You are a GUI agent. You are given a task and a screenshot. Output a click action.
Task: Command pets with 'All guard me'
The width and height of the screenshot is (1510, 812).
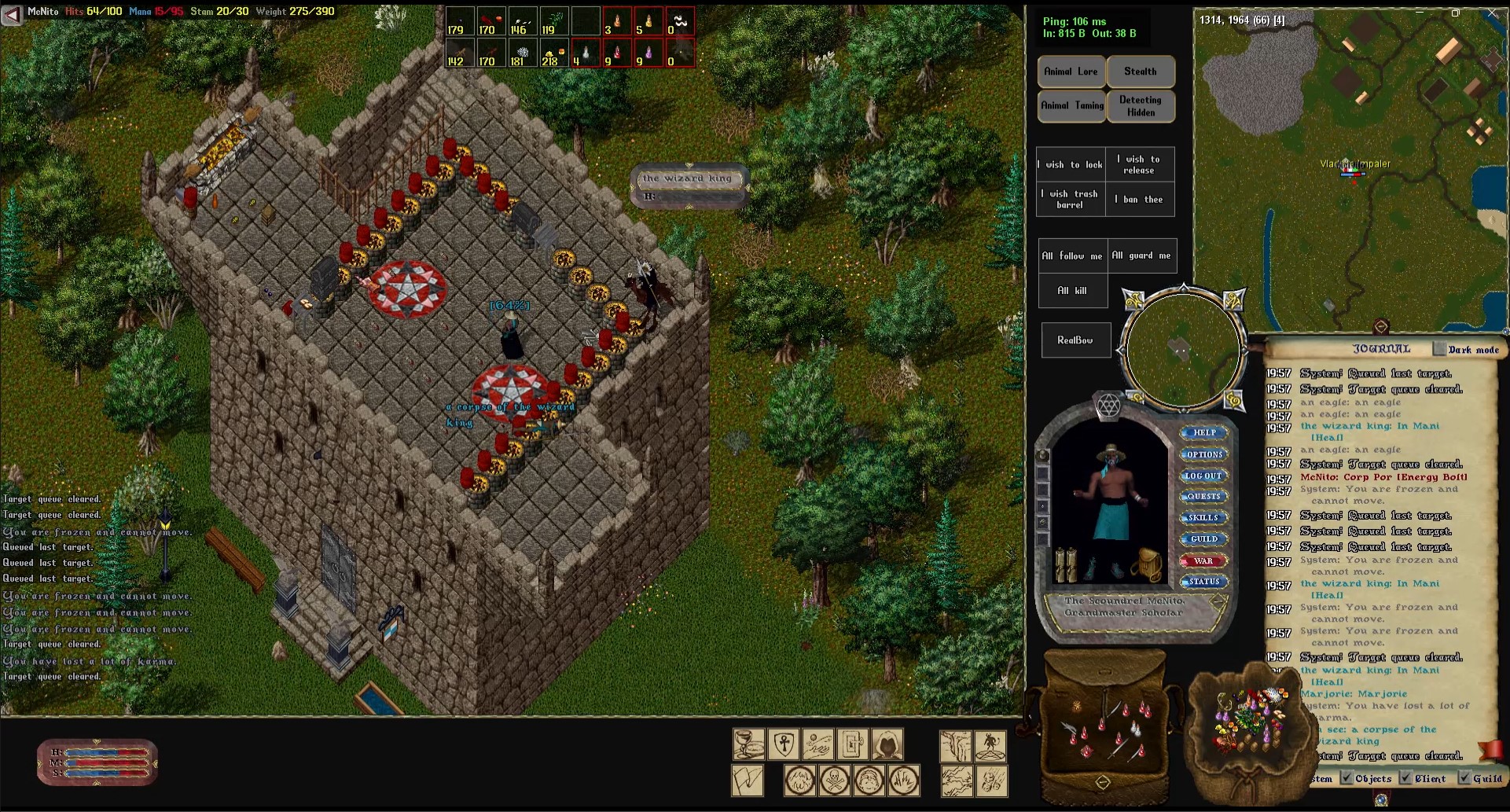pyautogui.click(x=1141, y=255)
